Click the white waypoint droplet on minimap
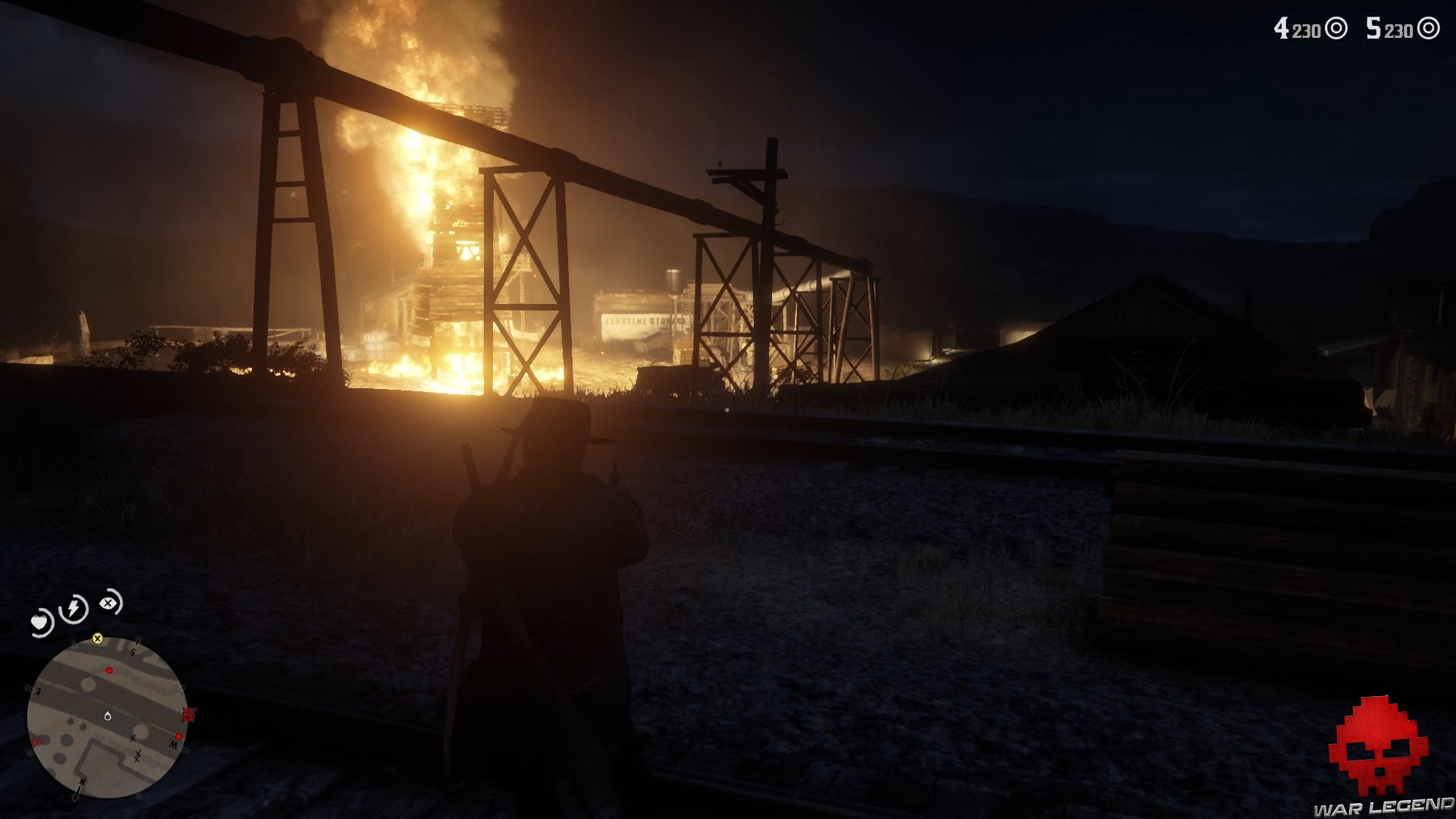1456x819 pixels. coord(108,716)
